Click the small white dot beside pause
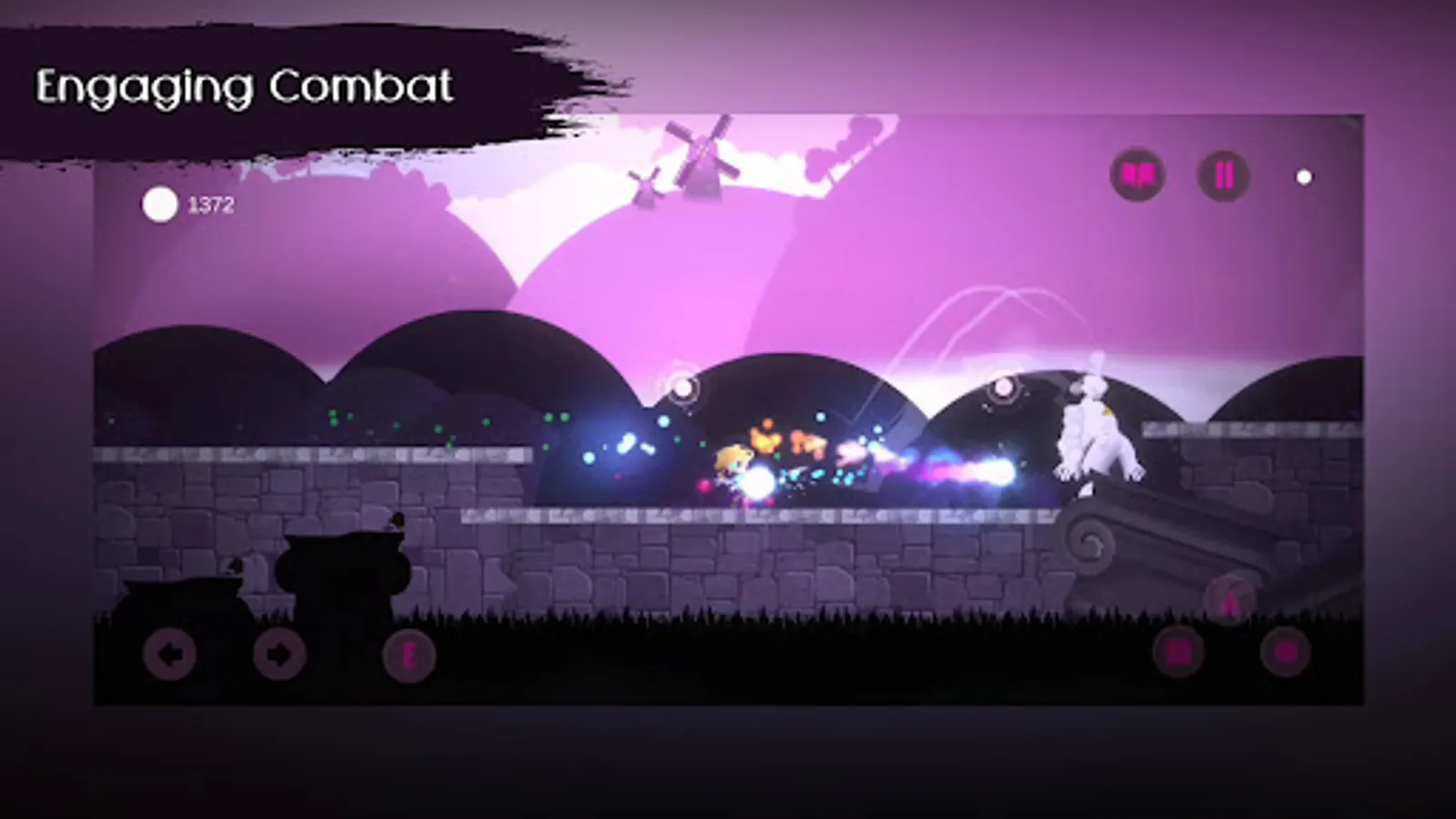The height and width of the screenshot is (819, 1456). pos(1302,178)
